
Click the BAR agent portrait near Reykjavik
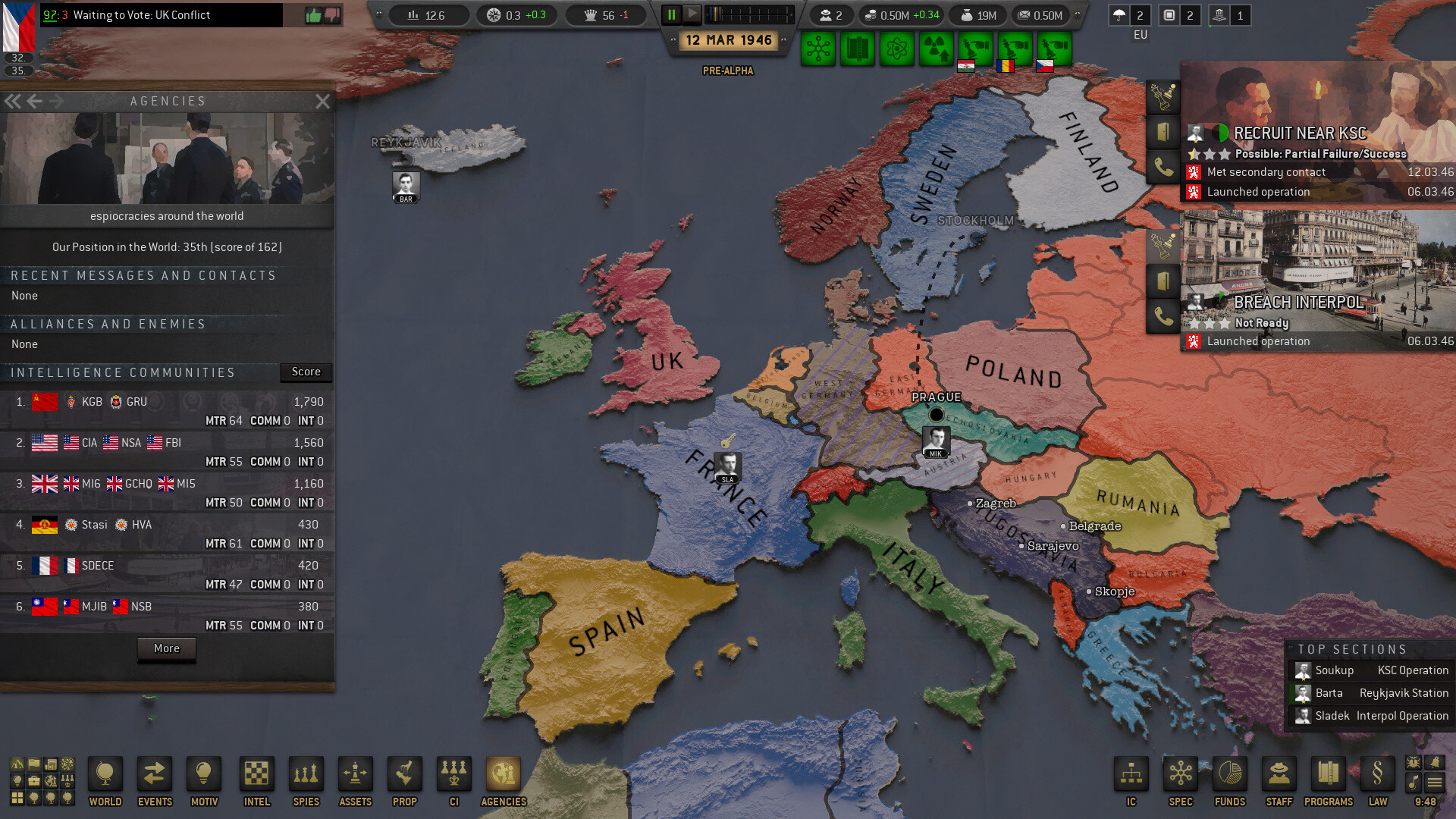(x=406, y=186)
